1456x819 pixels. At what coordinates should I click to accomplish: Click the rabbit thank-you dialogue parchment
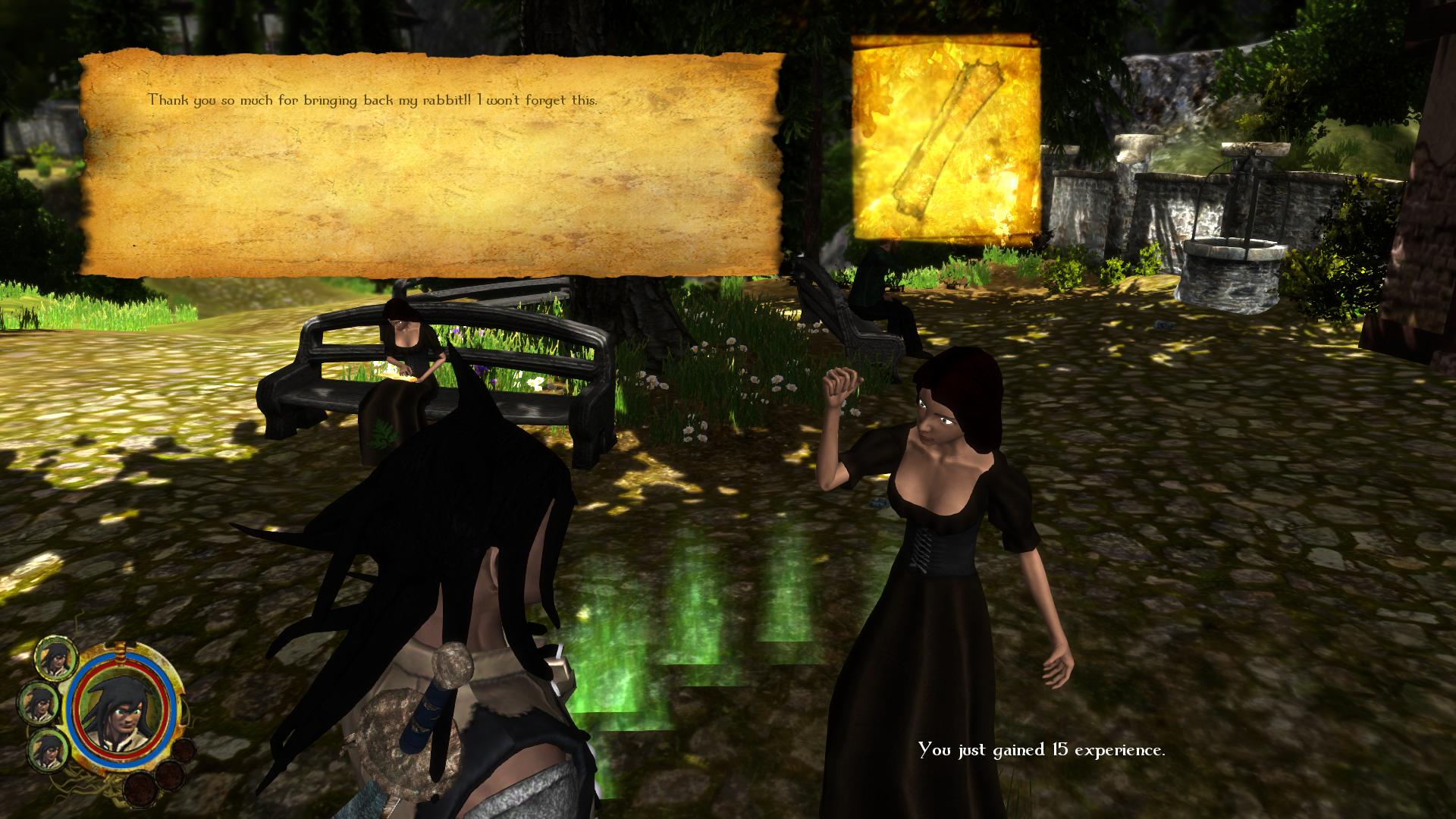[x=431, y=165]
